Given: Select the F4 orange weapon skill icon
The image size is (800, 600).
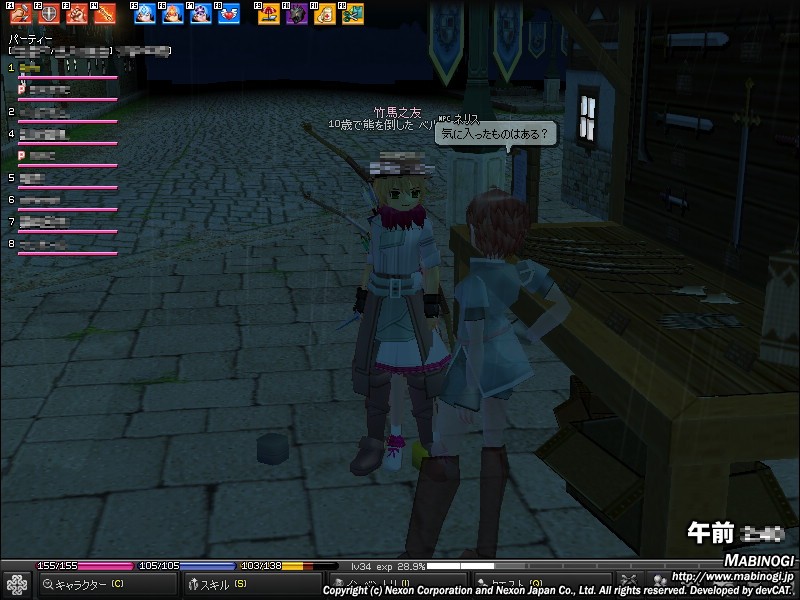Looking at the screenshot, I should 105,14.
